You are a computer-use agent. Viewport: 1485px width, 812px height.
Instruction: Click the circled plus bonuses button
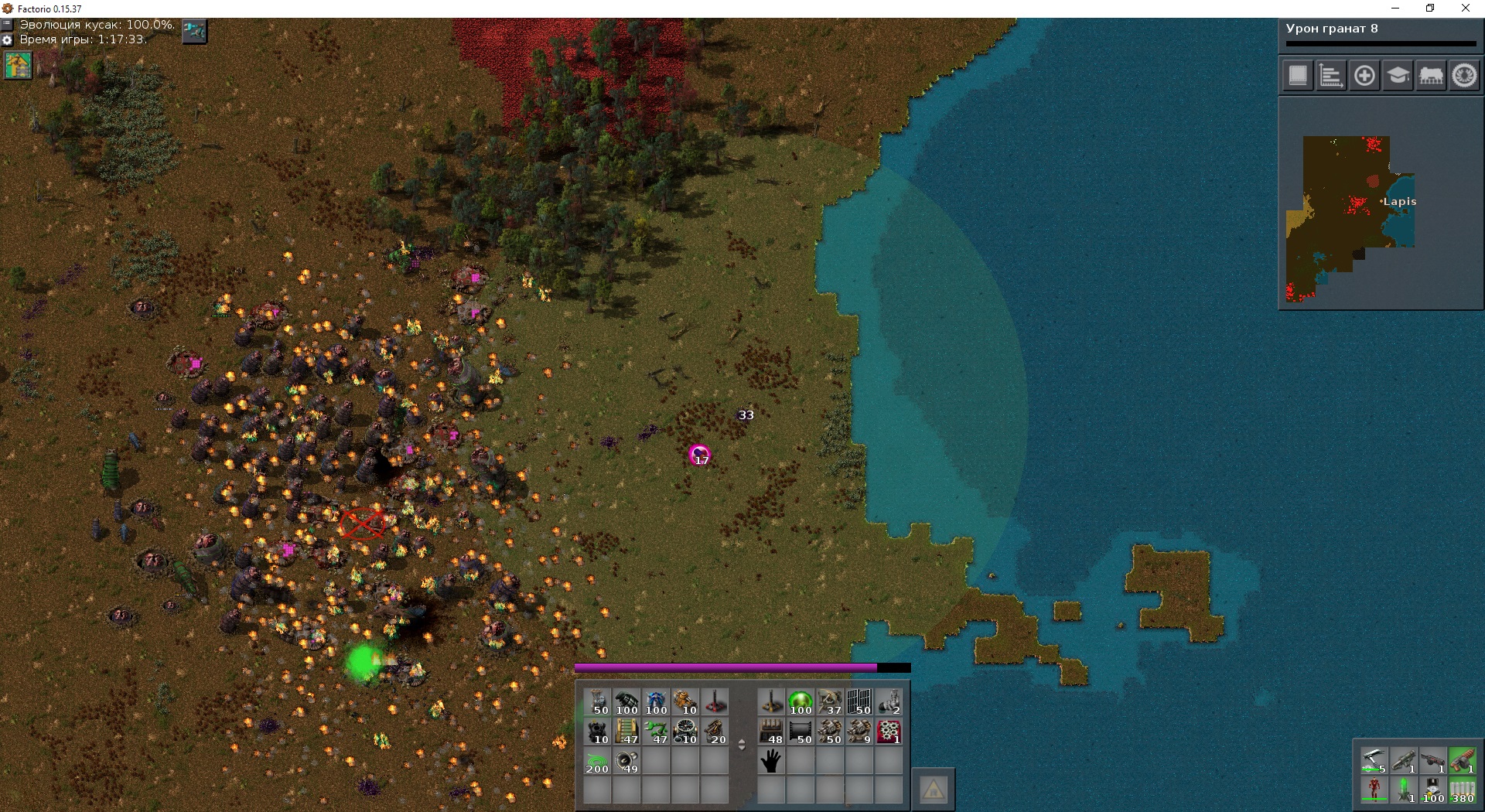pos(1364,76)
